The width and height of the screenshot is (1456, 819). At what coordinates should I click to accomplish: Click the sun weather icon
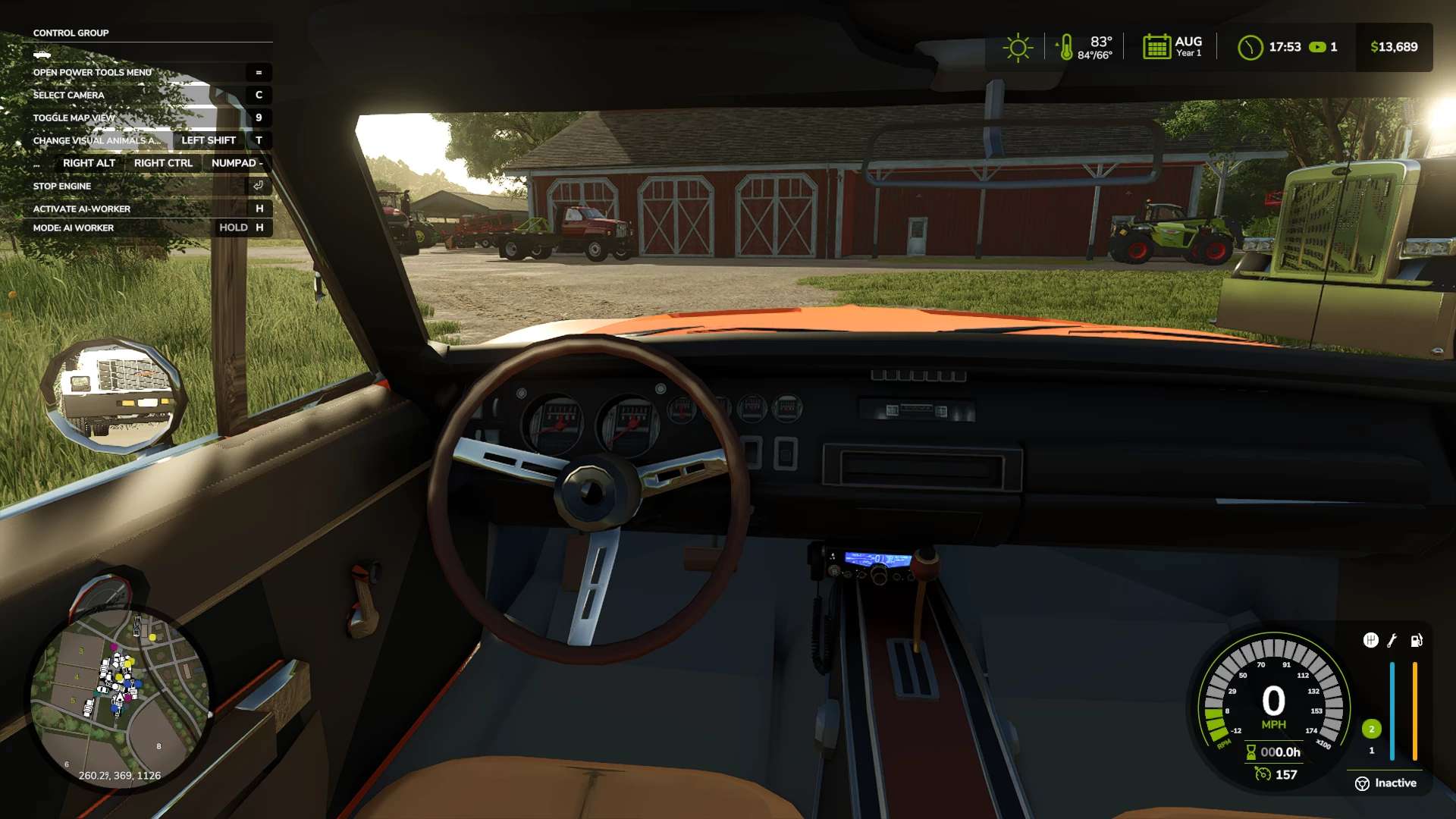pyautogui.click(x=1018, y=48)
